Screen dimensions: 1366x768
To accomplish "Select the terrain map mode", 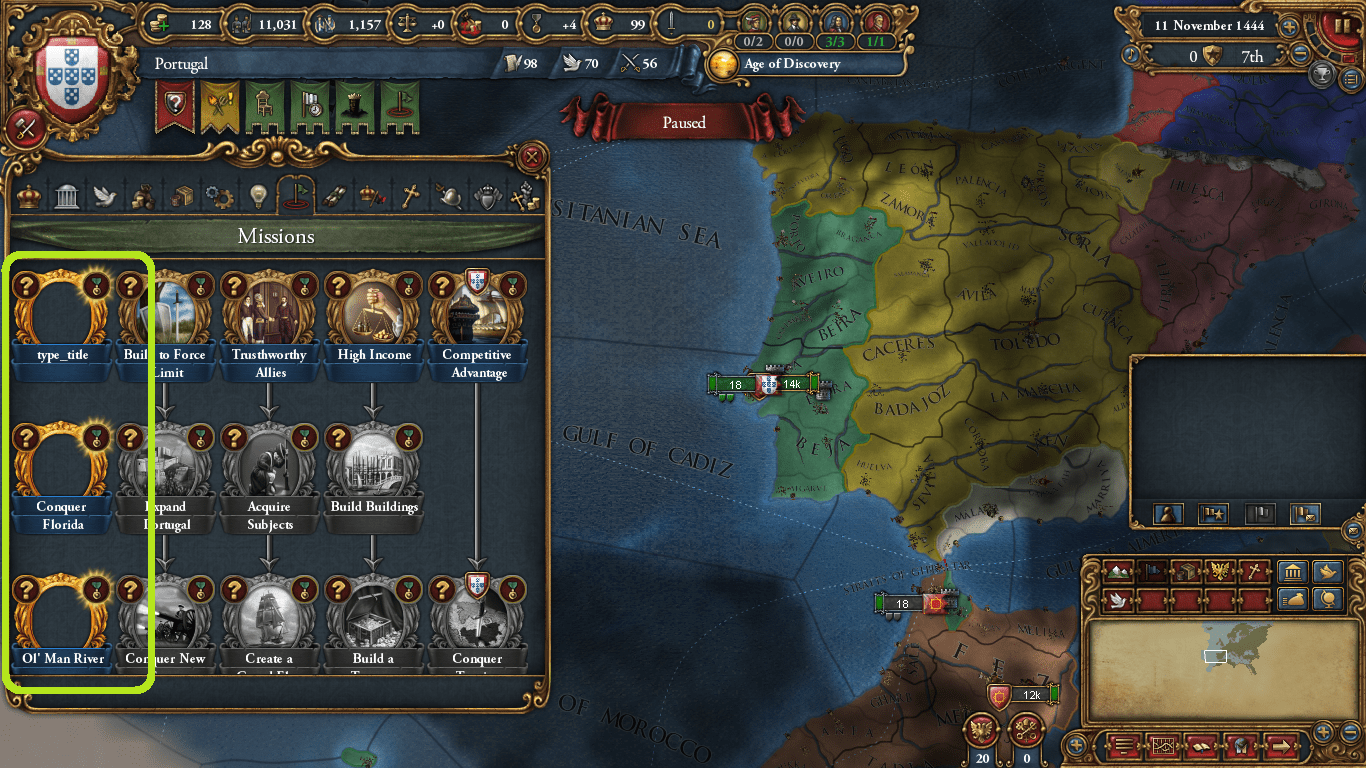I will (x=1118, y=572).
